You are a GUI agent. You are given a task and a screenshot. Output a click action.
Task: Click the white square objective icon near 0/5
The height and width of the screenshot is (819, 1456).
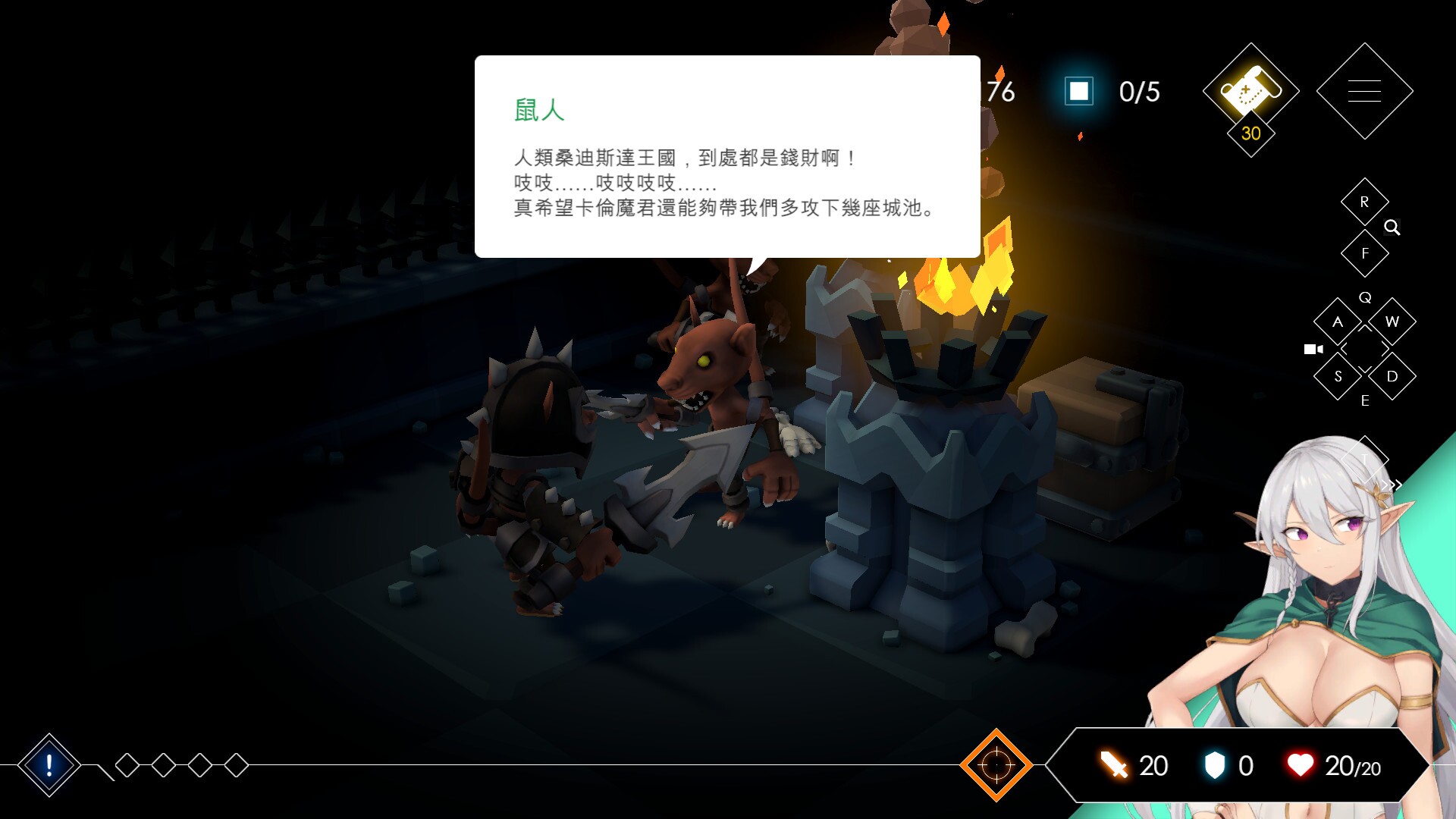click(x=1080, y=91)
